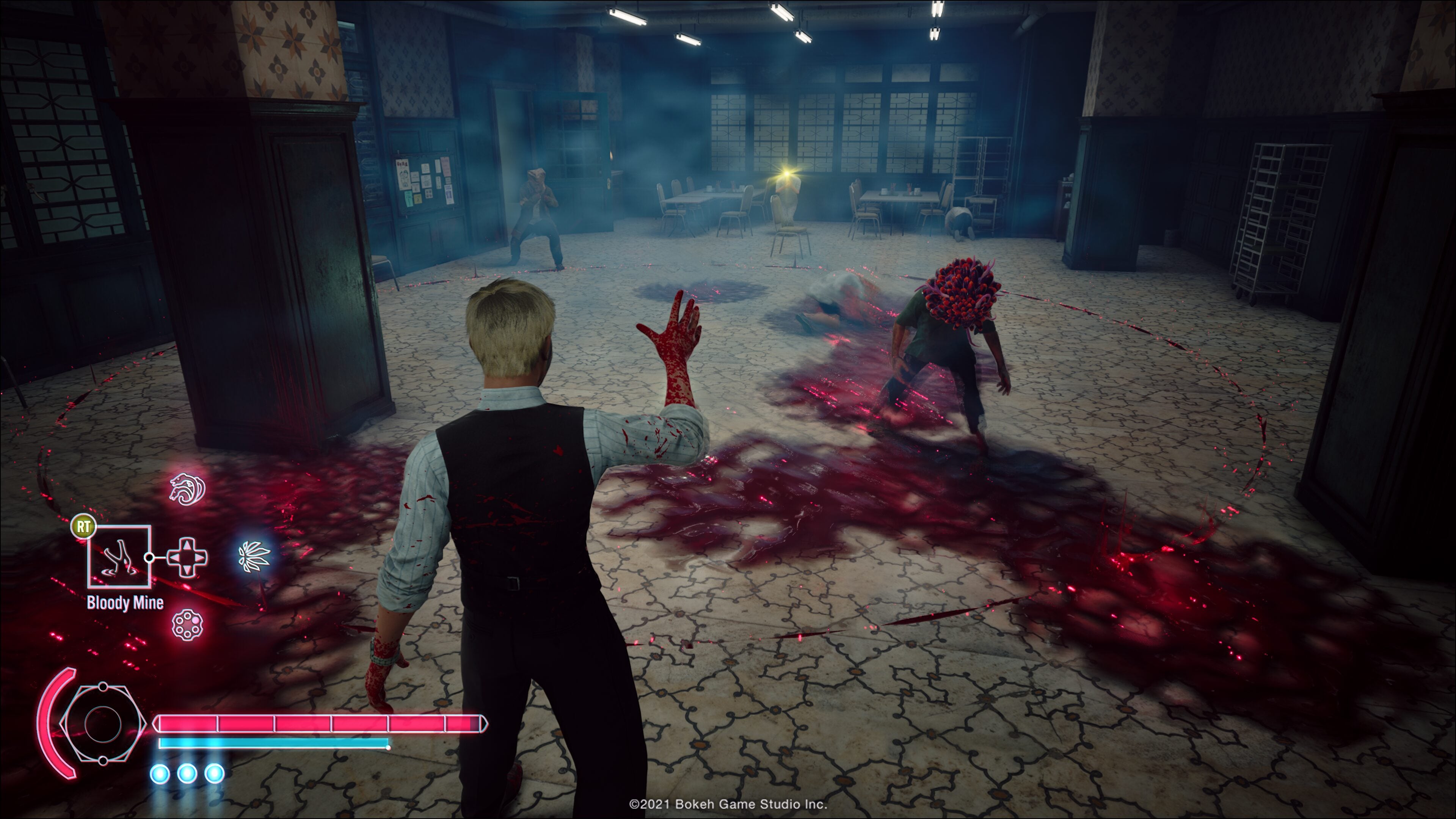Activate the blue spiky leaf ability icon
Image resolution: width=1456 pixels, height=819 pixels.
[254, 556]
